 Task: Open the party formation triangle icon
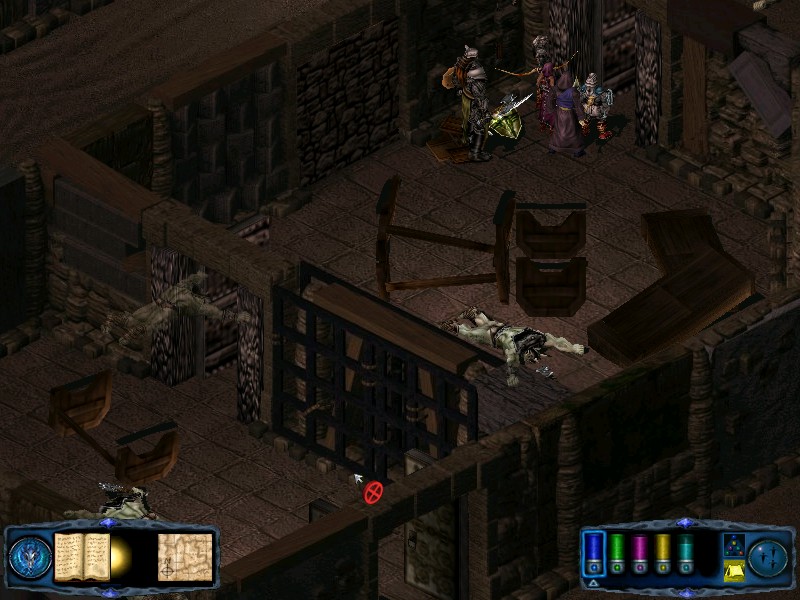pyautogui.click(x=733, y=545)
